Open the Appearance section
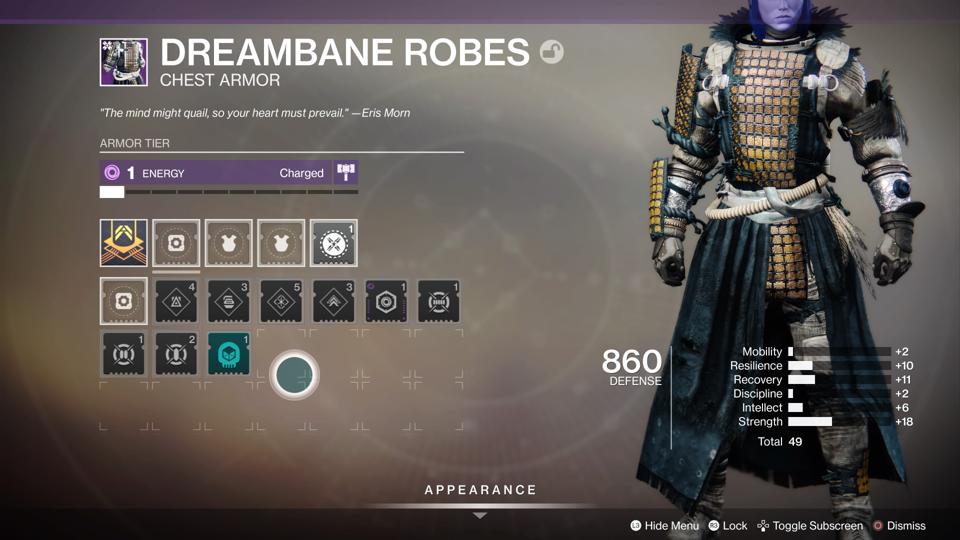Image resolution: width=960 pixels, height=540 pixels. pyautogui.click(x=480, y=491)
